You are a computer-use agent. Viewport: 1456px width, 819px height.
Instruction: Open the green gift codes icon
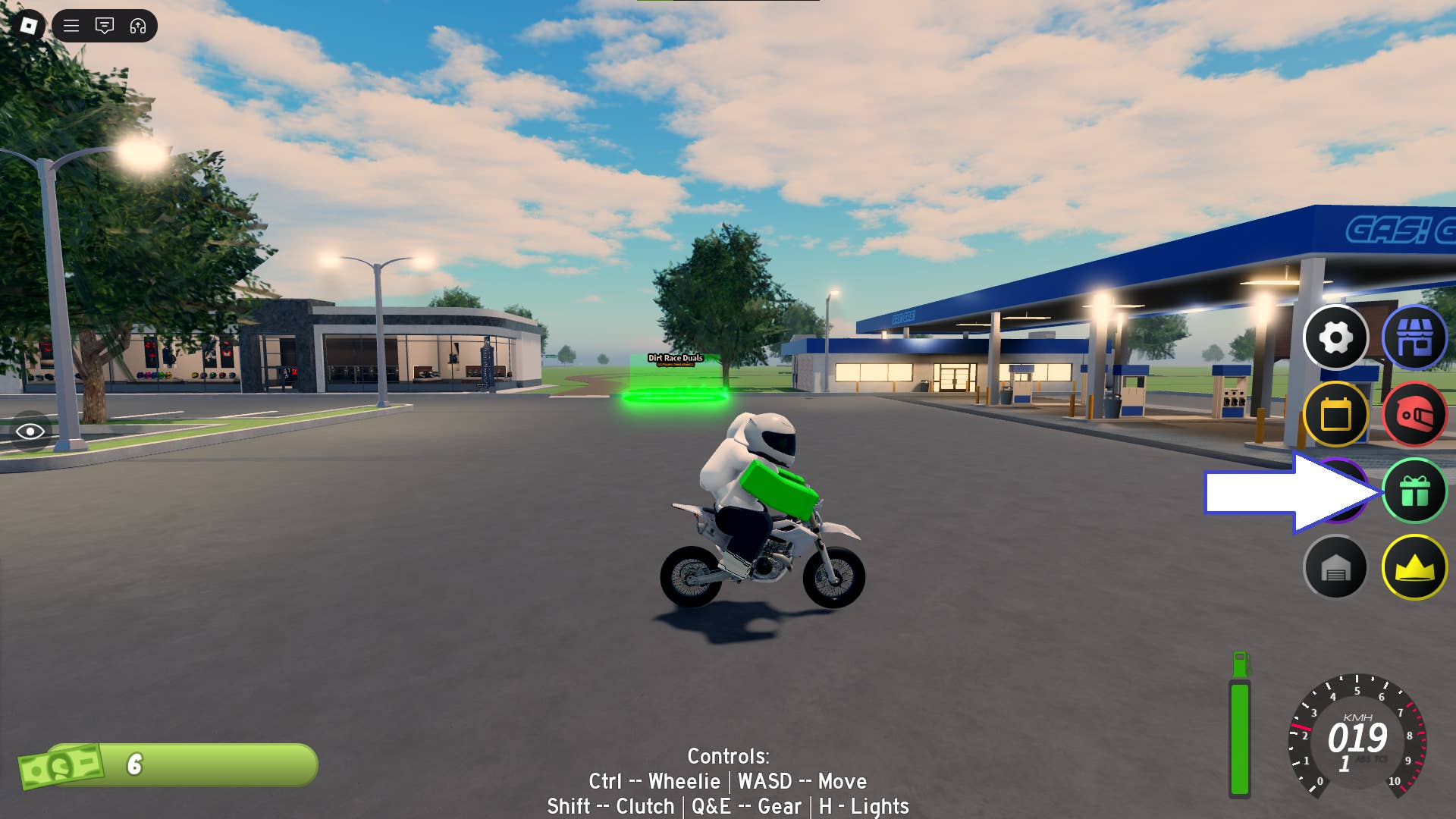pos(1417,491)
